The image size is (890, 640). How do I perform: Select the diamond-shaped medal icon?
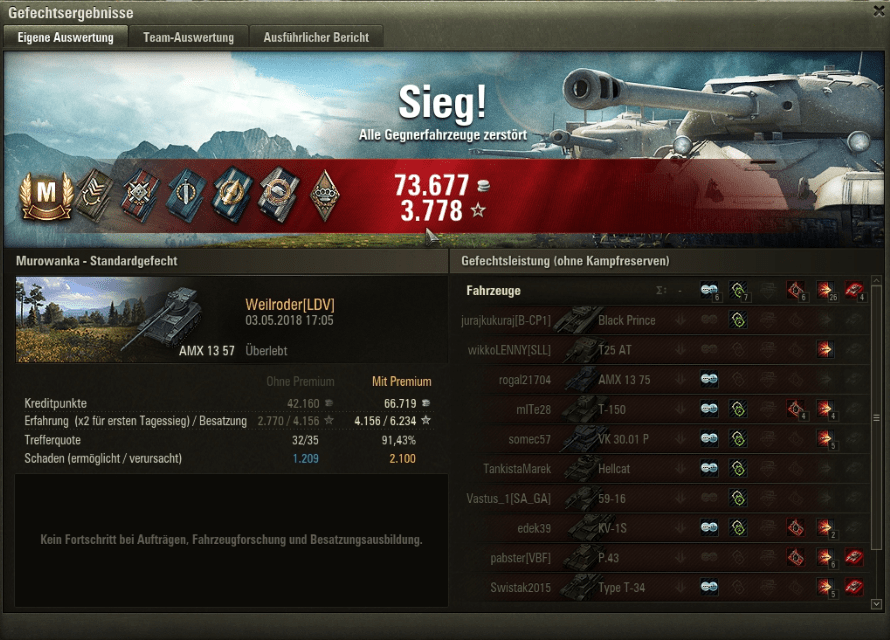coord(323,193)
